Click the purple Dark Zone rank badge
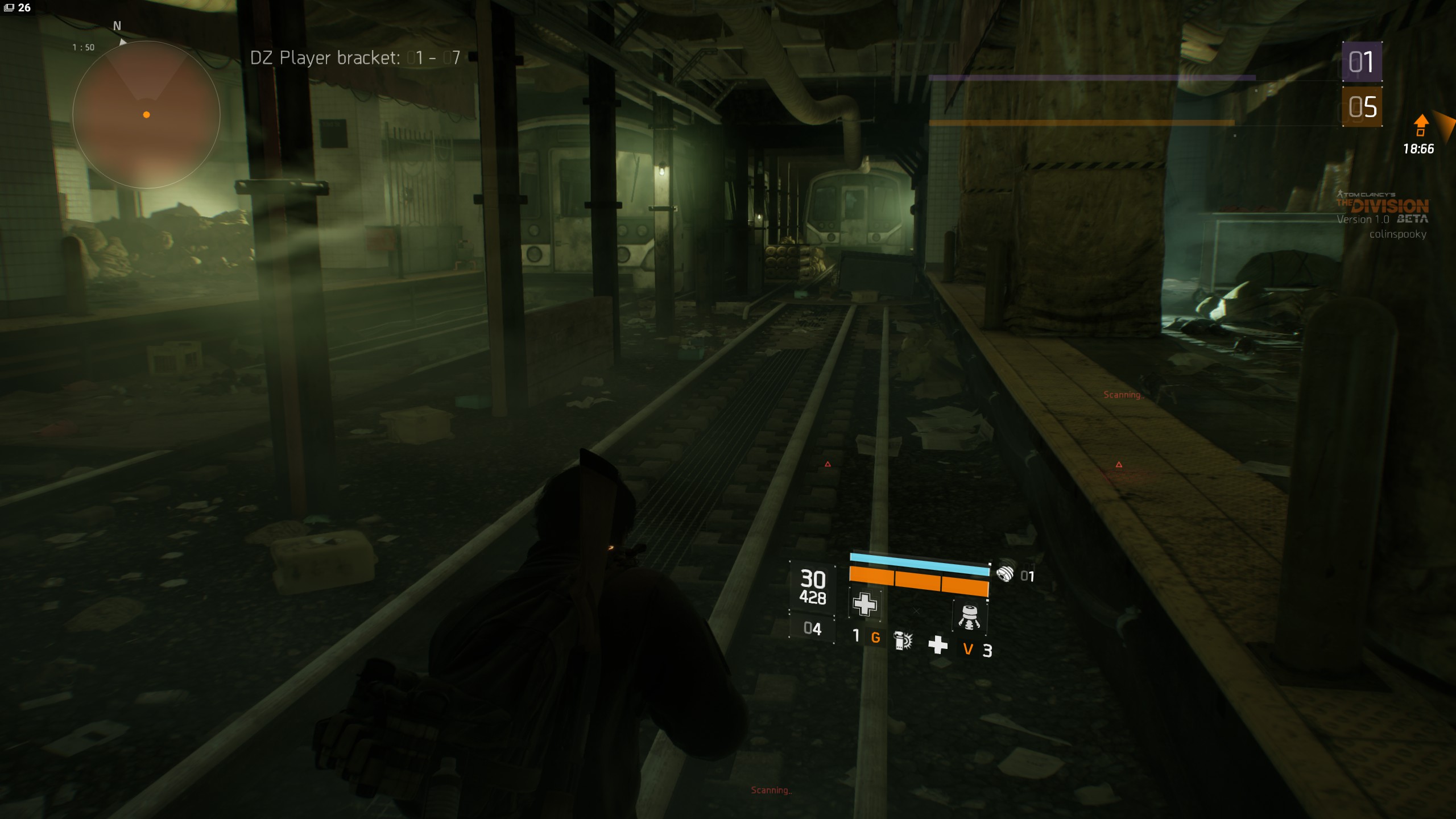 coord(1362,62)
